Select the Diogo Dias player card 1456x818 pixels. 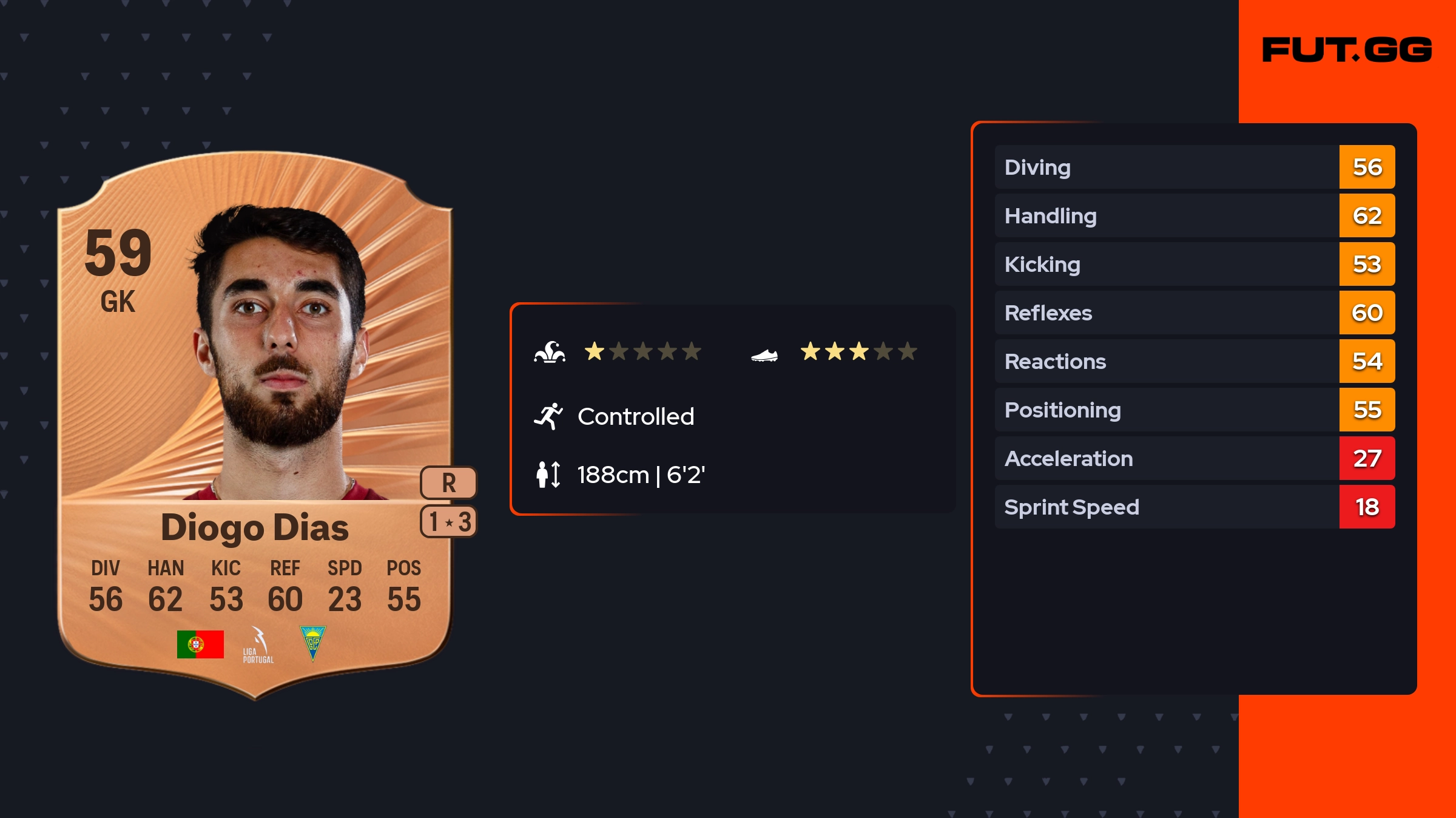tap(255, 425)
